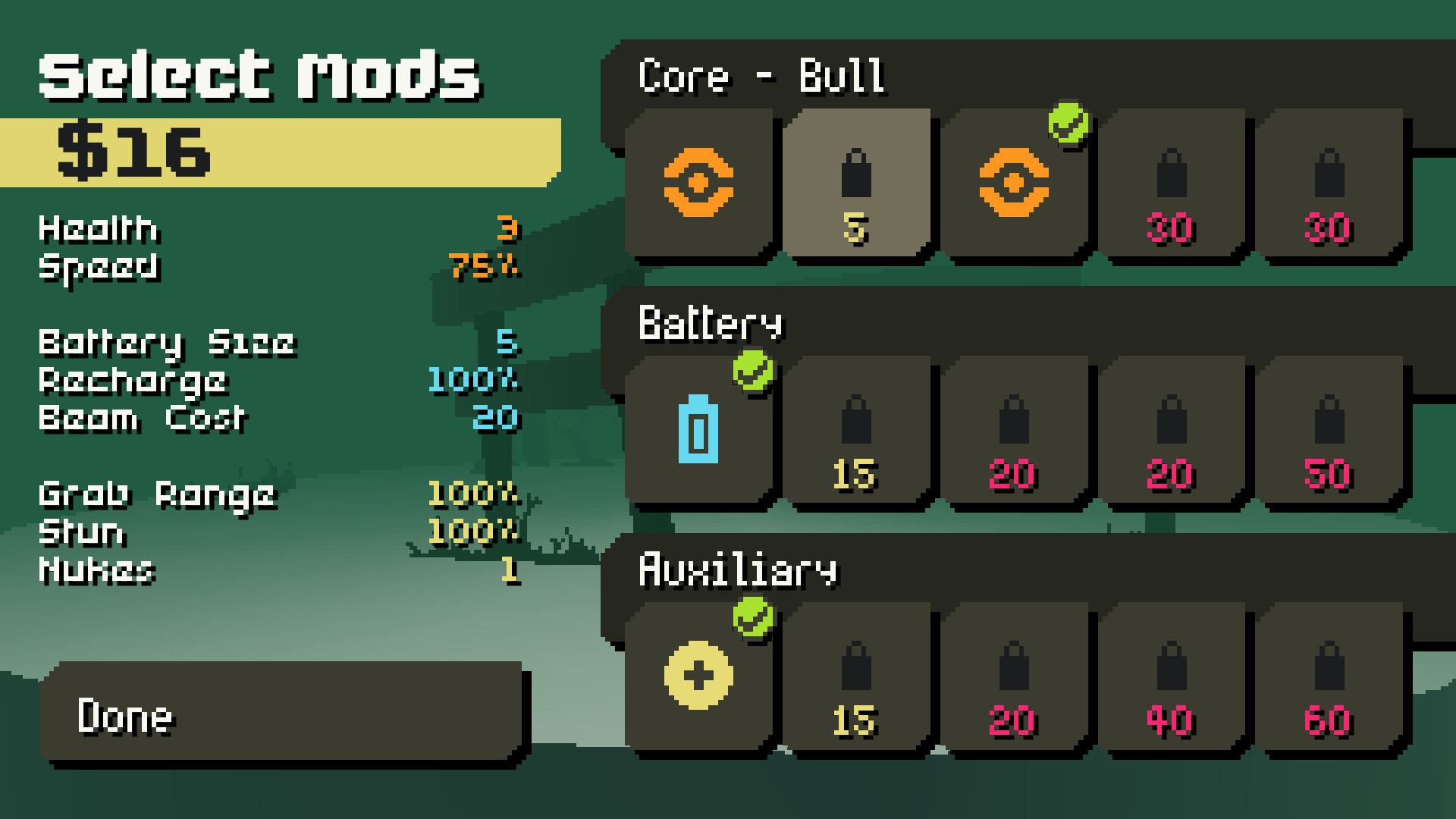Click the blue battery mod icon

coord(698,428)
